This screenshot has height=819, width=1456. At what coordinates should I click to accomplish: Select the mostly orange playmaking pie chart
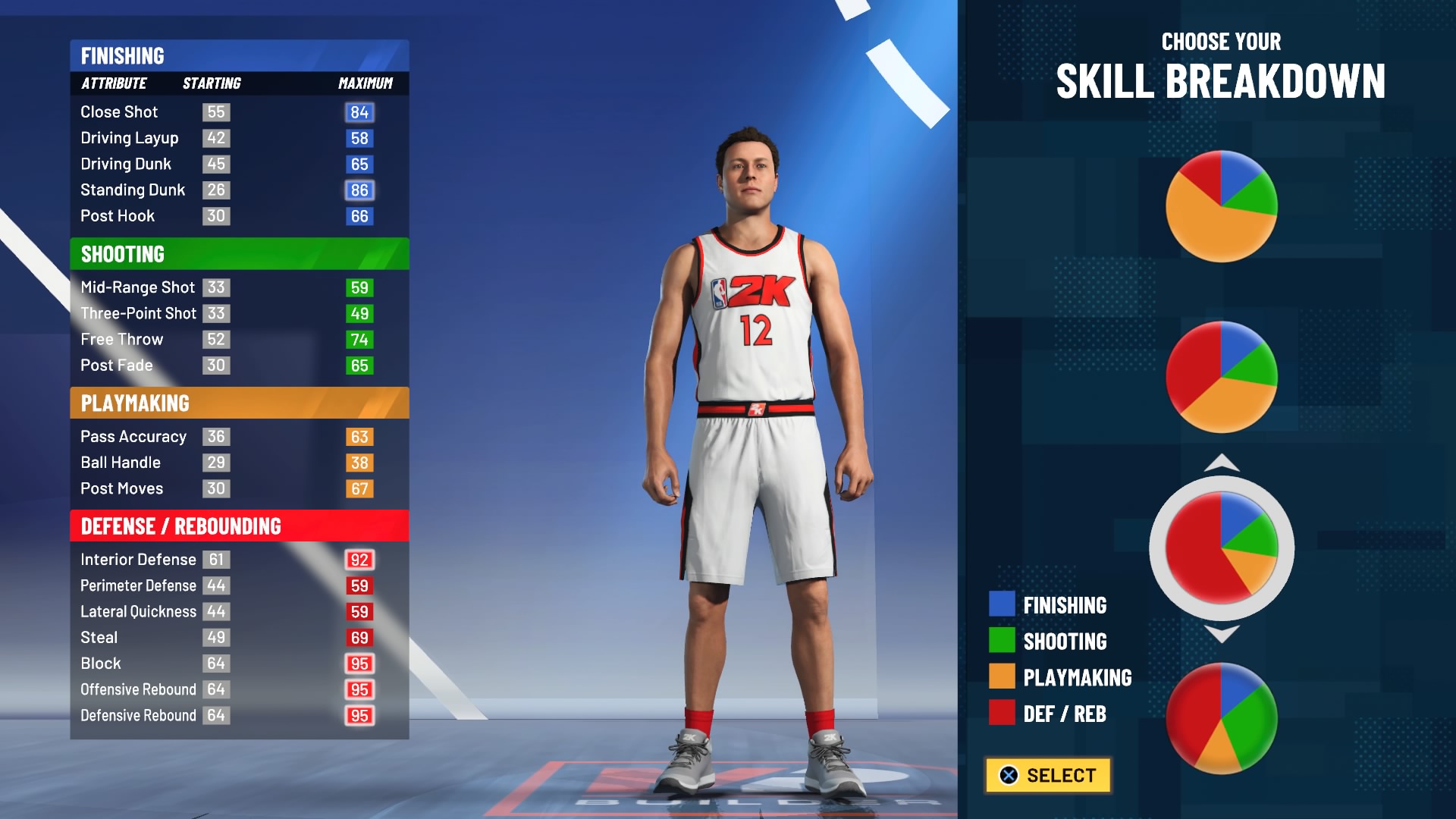click(x=1221, y=206)
